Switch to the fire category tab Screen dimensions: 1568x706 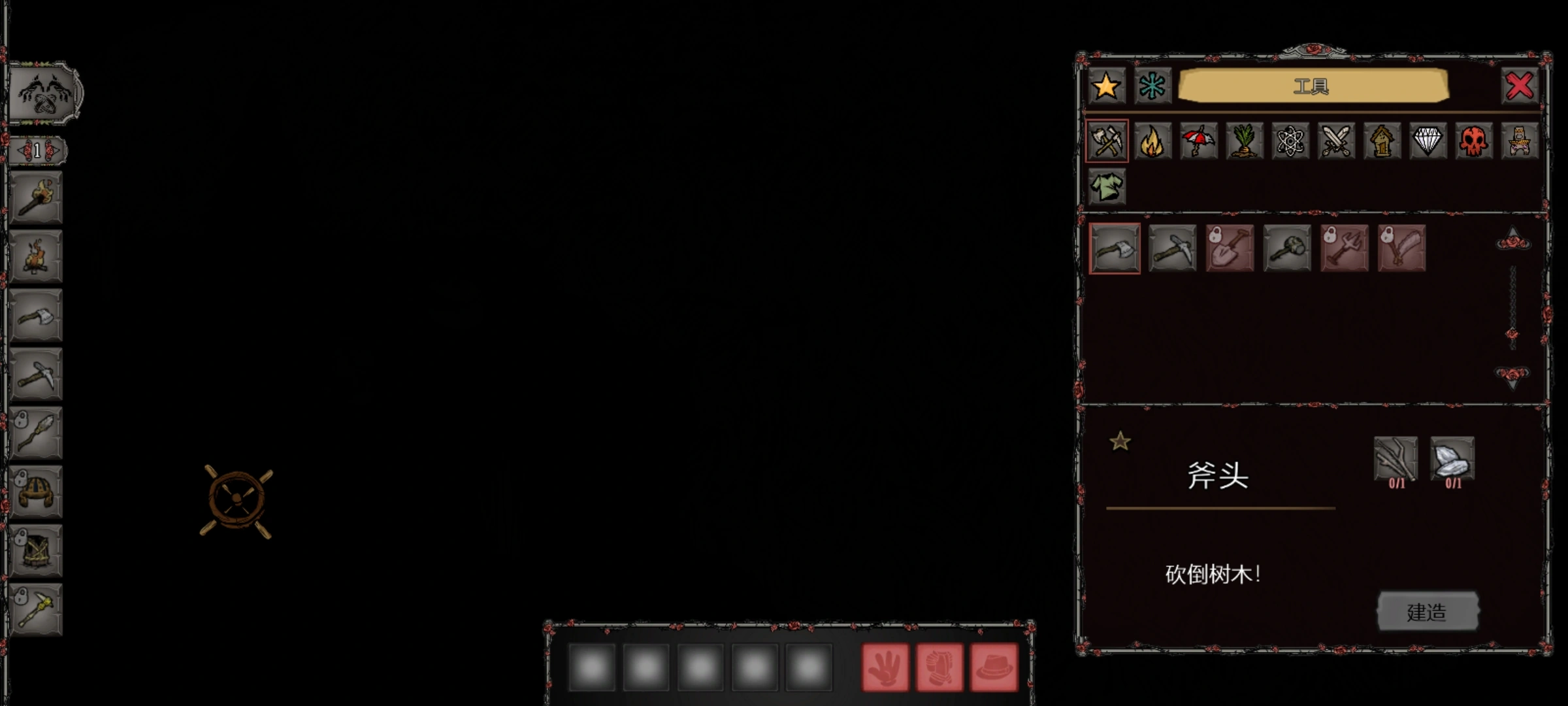pos(1152,141)
